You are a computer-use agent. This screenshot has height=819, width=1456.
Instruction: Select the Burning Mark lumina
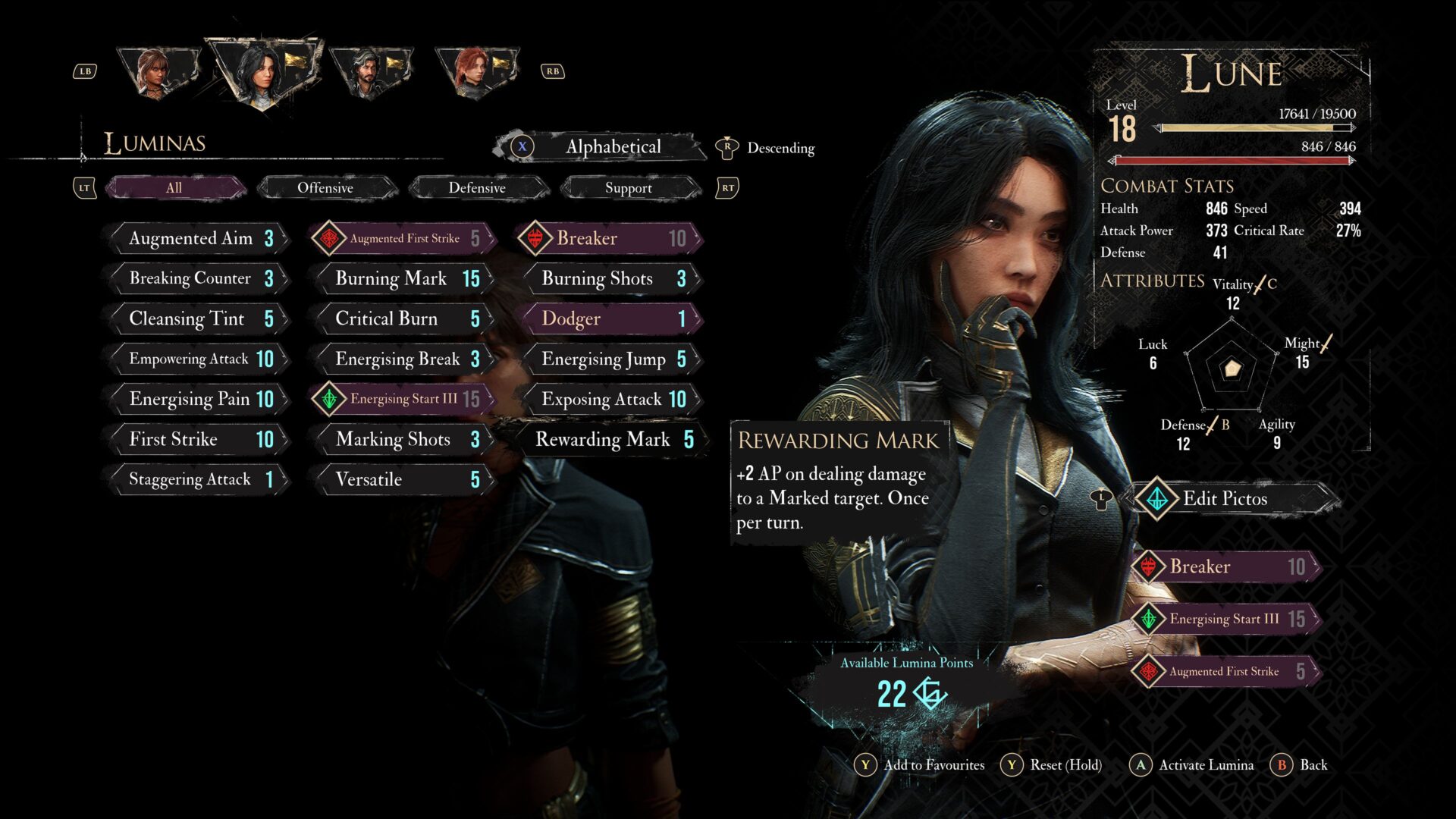pos(405,278)
